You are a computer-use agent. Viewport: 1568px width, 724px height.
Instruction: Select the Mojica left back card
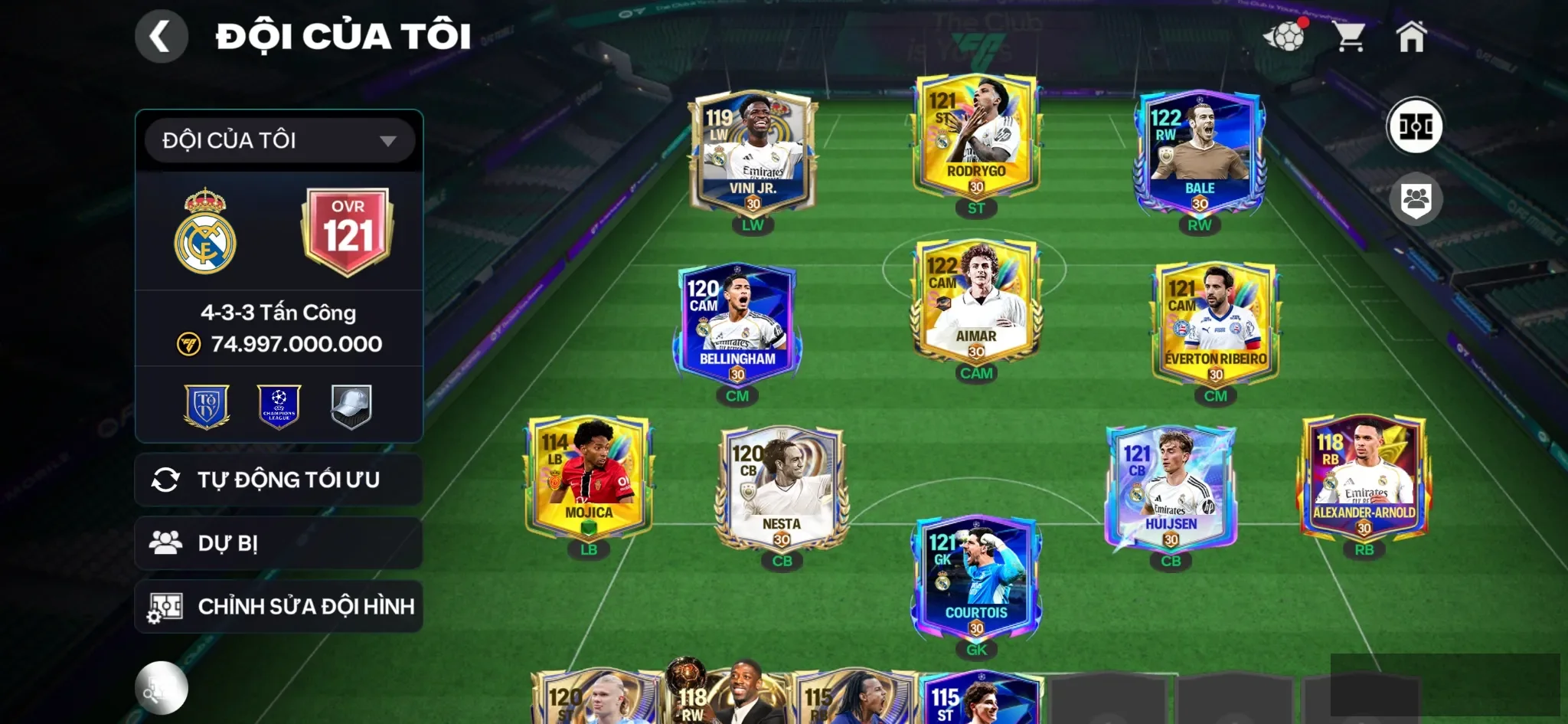coord(588,477)
